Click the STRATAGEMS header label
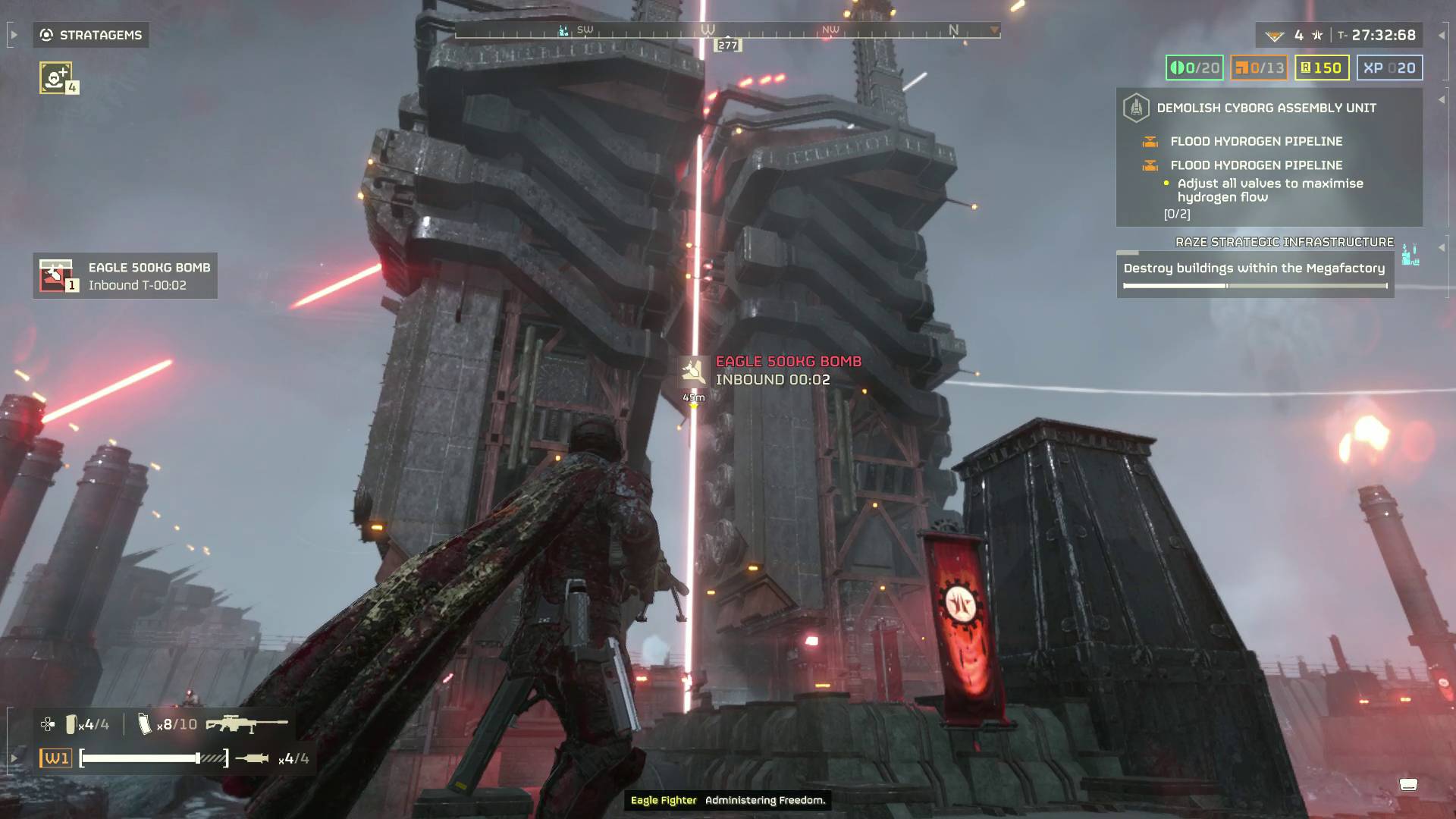 coord(103,35)
